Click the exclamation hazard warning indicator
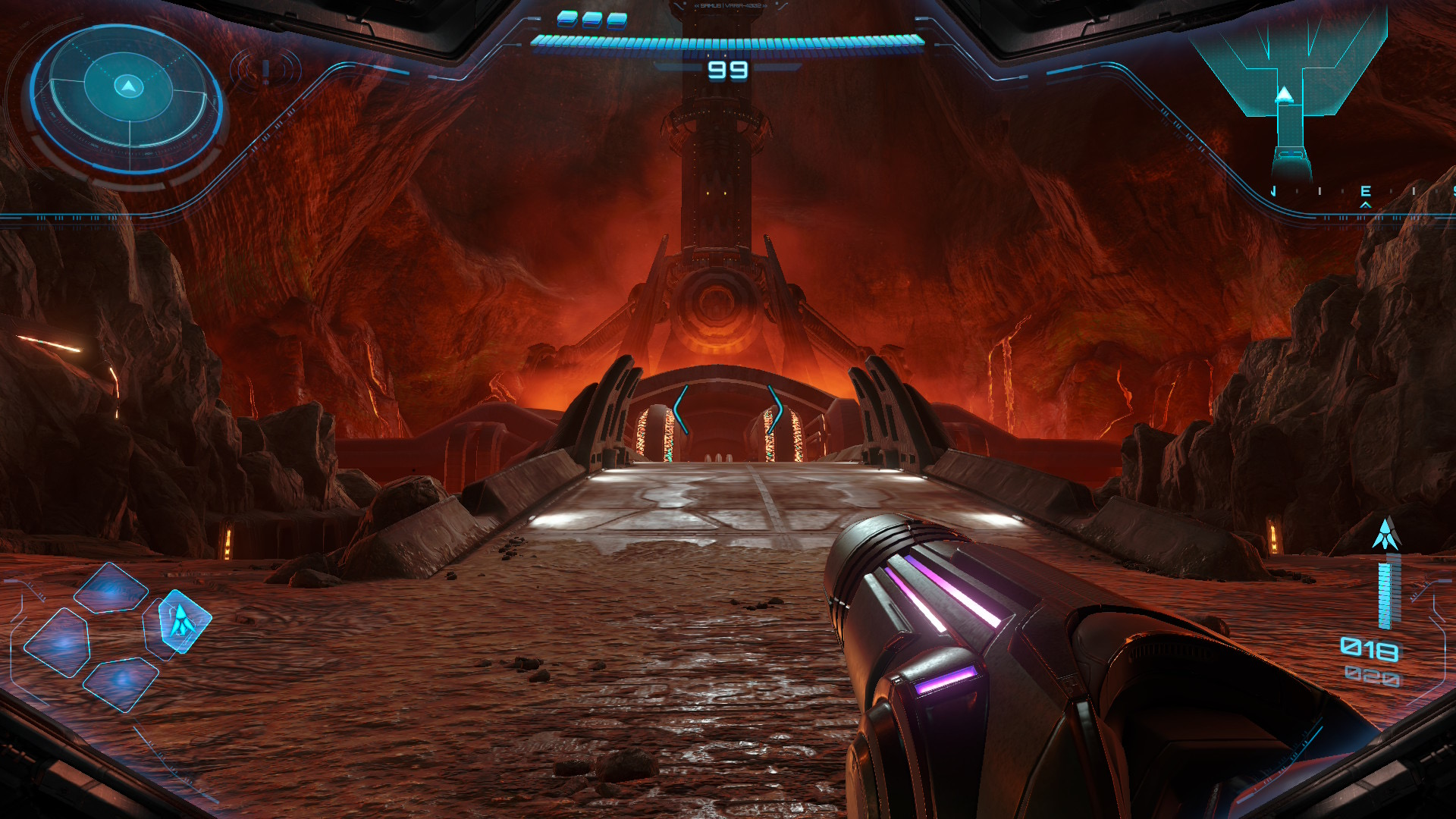The width and height of the screenshot is (1456, 819). pyautogui.click(x=266, y=71)
